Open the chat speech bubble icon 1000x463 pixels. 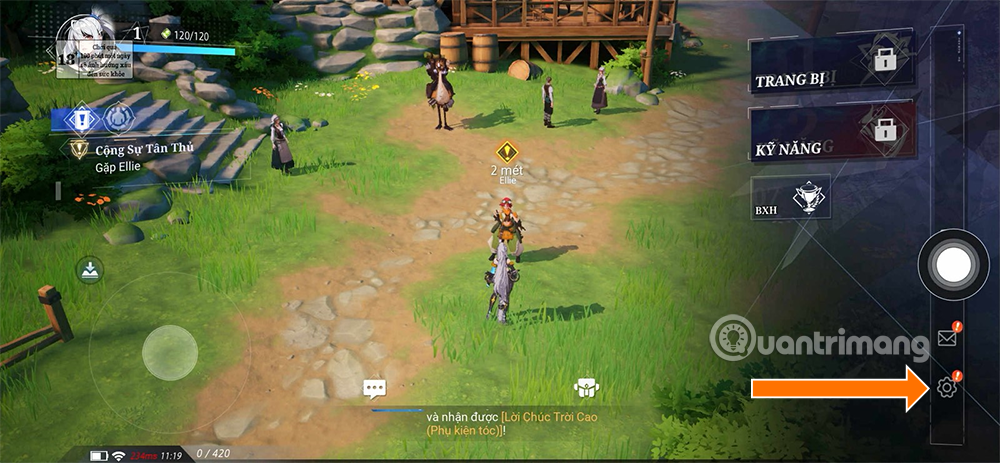coord(375,388)
